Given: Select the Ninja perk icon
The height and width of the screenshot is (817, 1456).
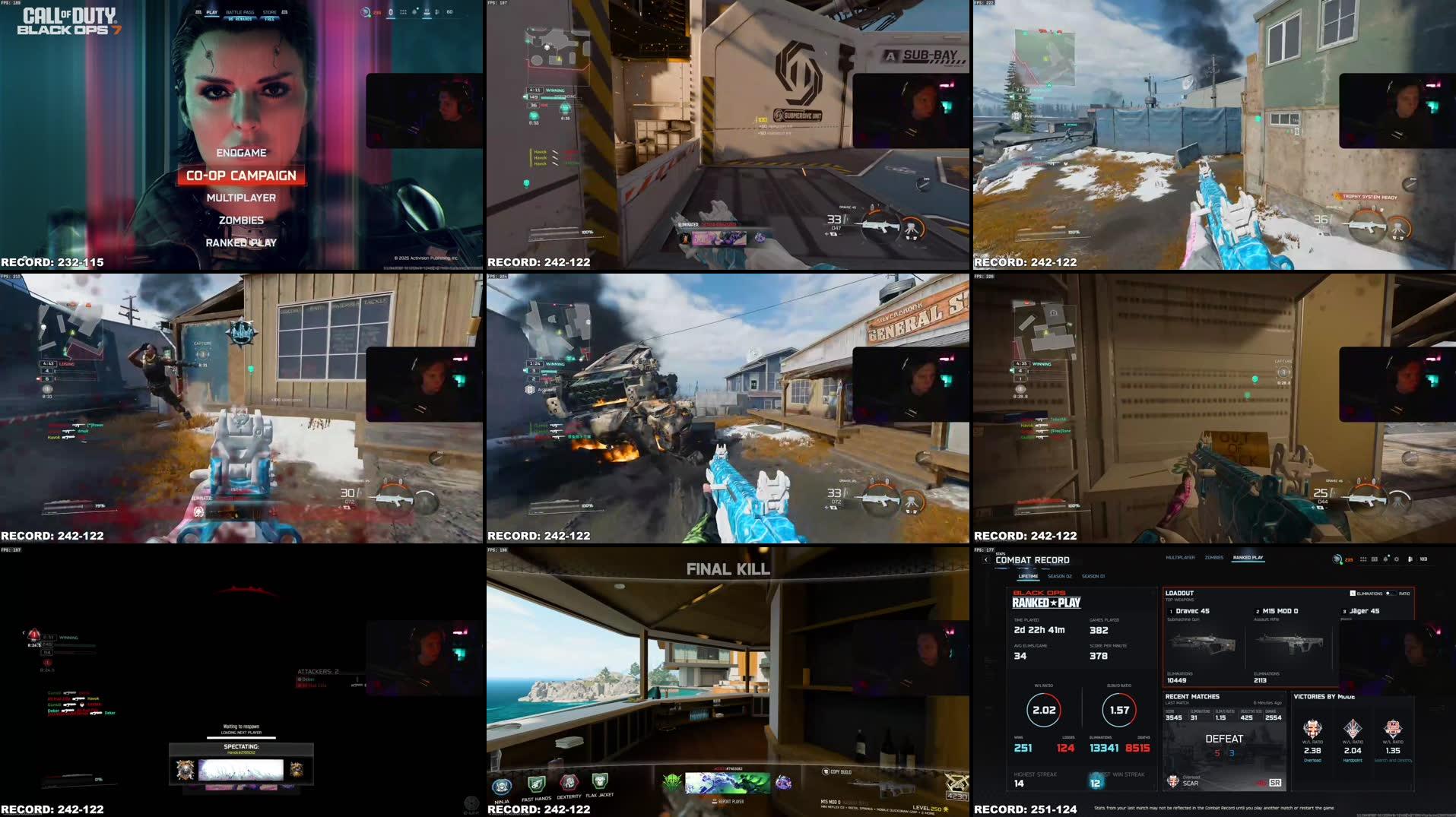Looking at the screenshot, I should pyautogui.click(x=503, y=785).
